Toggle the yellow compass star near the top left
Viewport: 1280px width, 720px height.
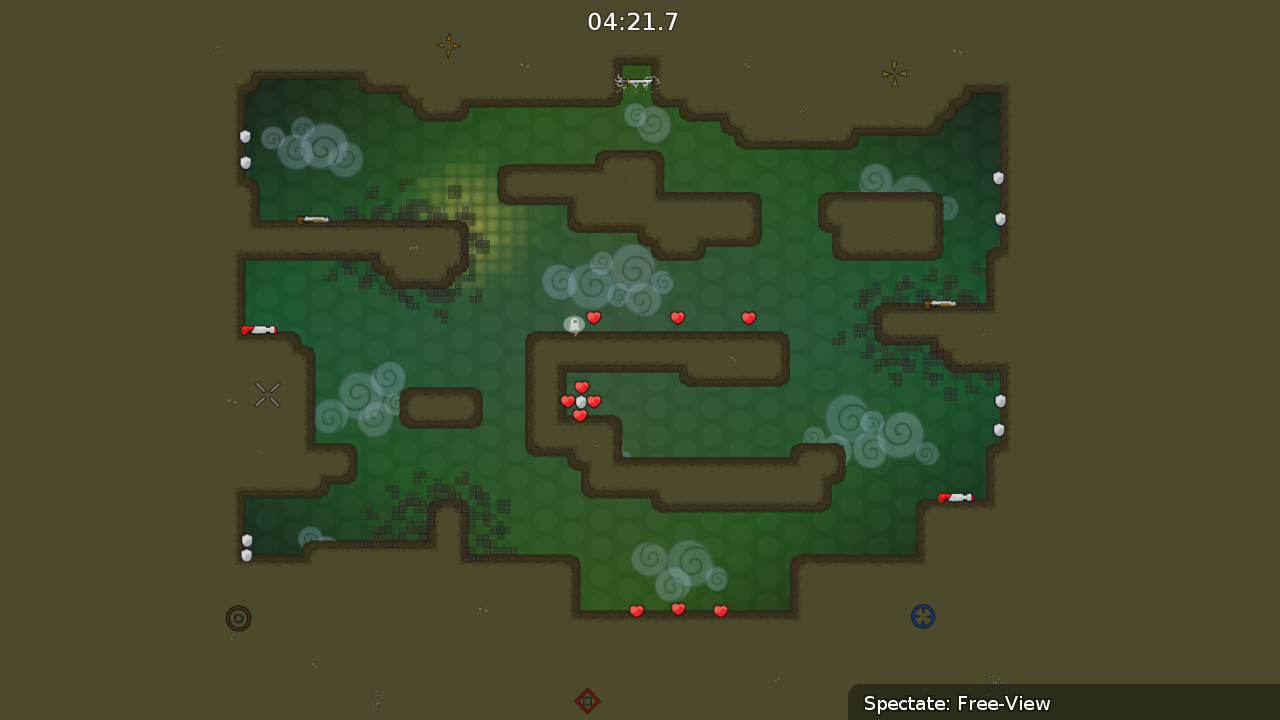coord(448,46)
